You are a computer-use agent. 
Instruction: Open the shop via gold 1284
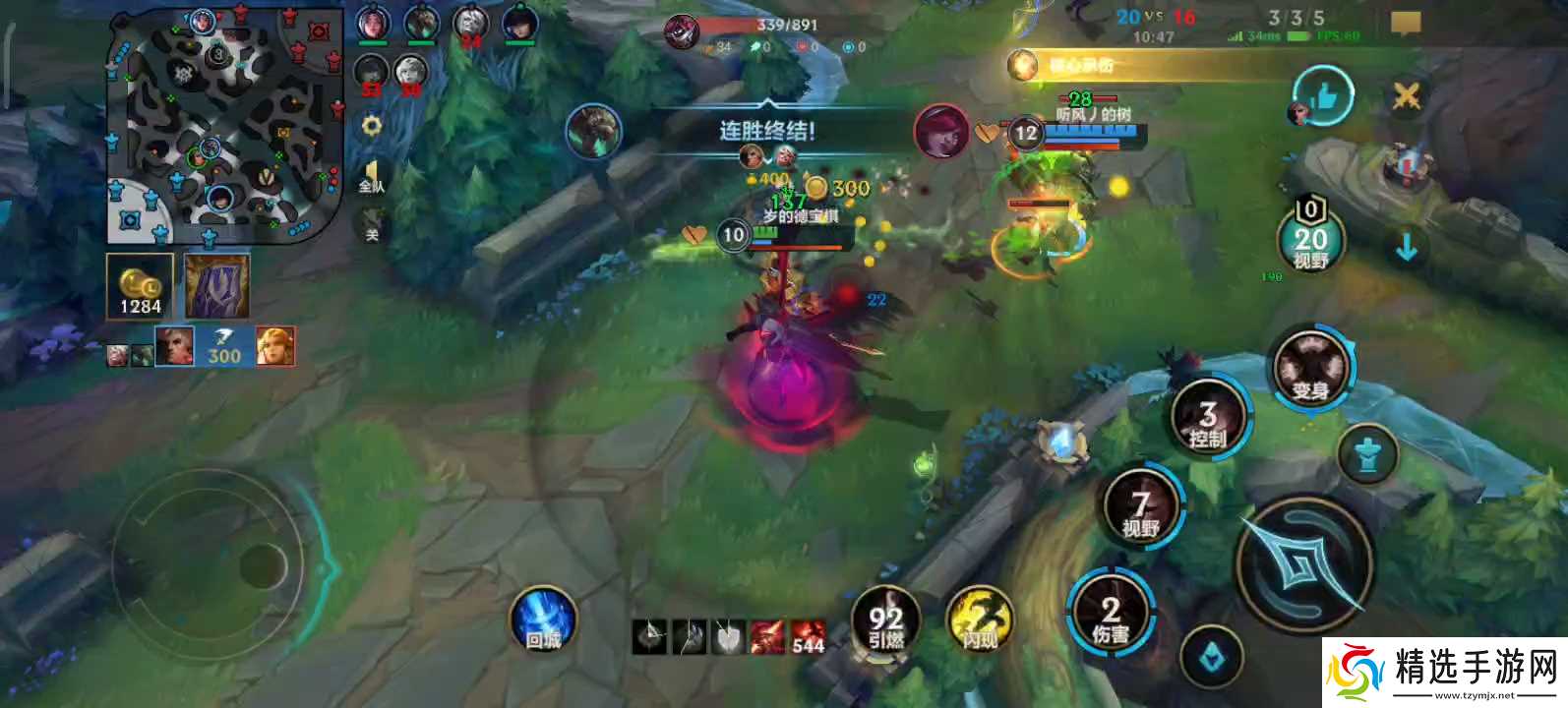(140, 286)
